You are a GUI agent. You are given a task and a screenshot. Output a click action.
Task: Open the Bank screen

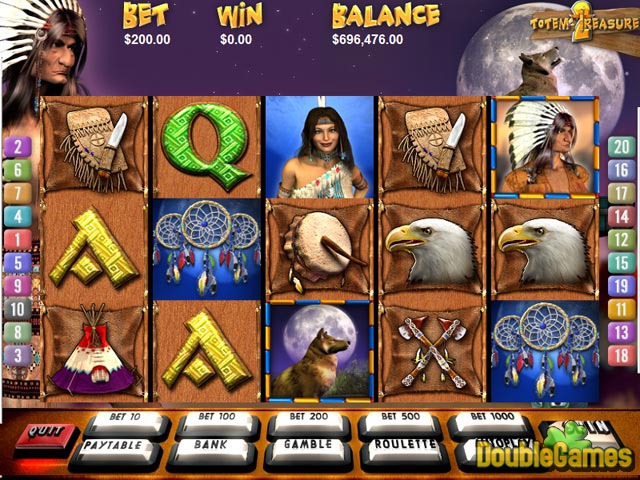pyautogui.click(x=213, y=445)
